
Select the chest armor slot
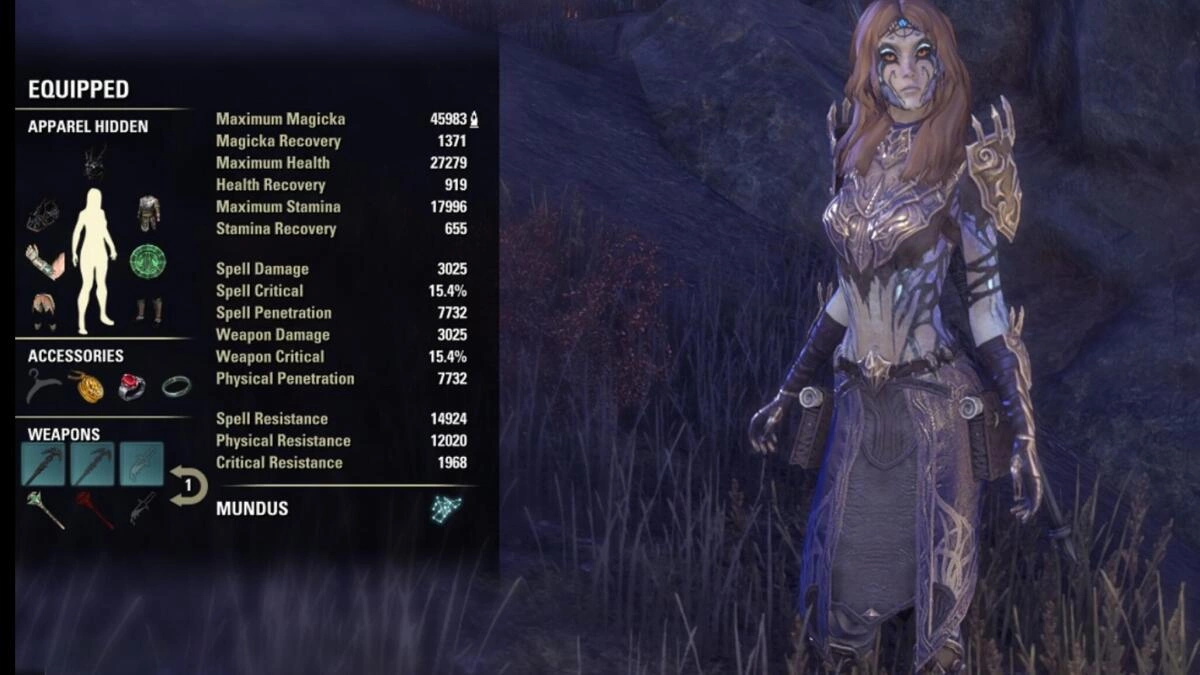(148, 211)
